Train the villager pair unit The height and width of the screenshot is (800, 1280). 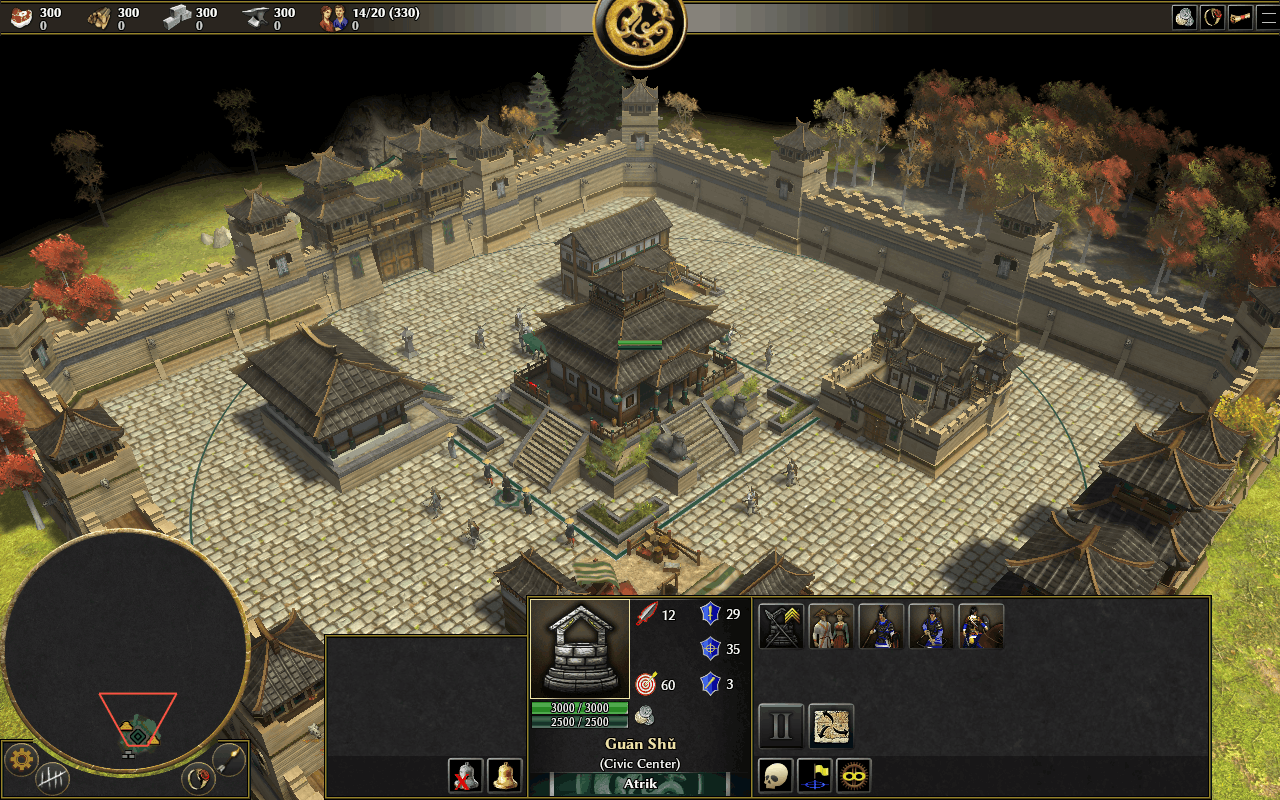[831, 626]
